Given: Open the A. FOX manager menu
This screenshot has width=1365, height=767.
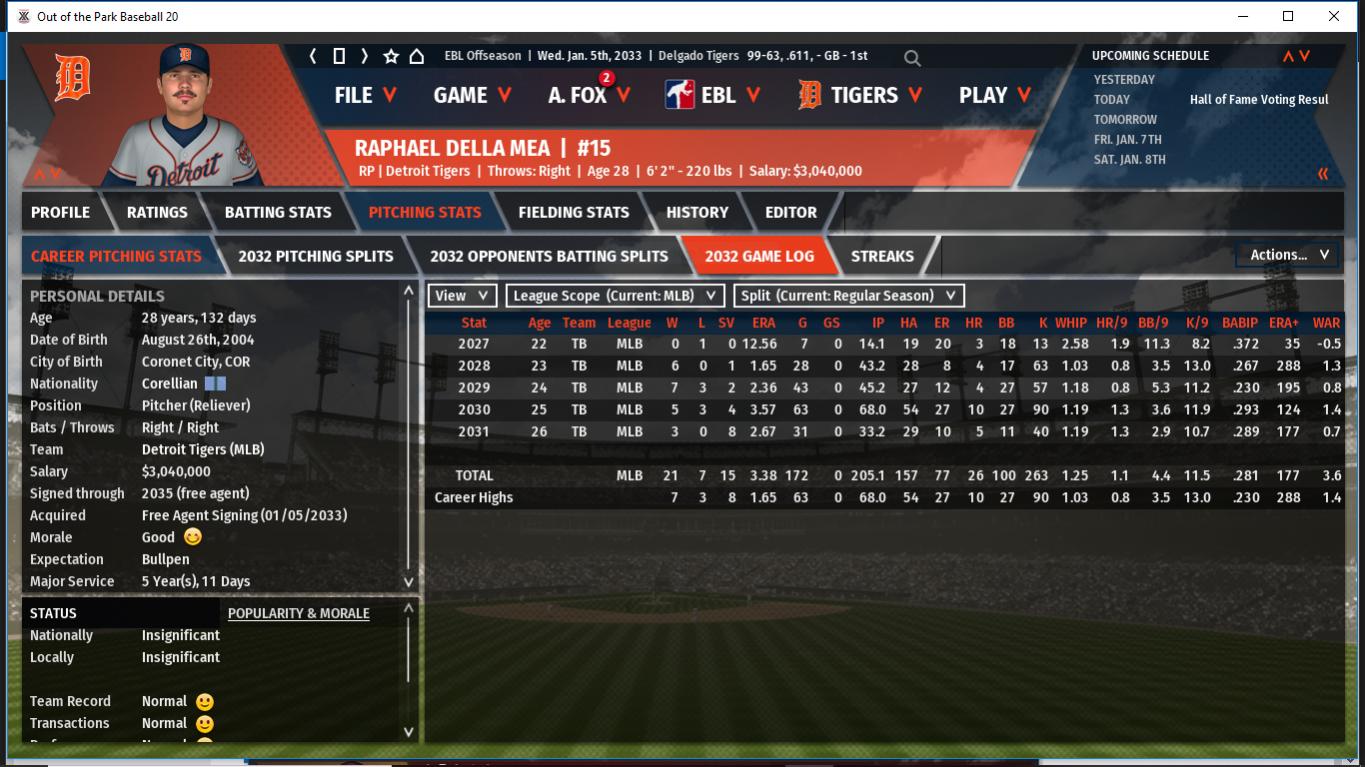Looking at the screenshot, I should 589,95.
